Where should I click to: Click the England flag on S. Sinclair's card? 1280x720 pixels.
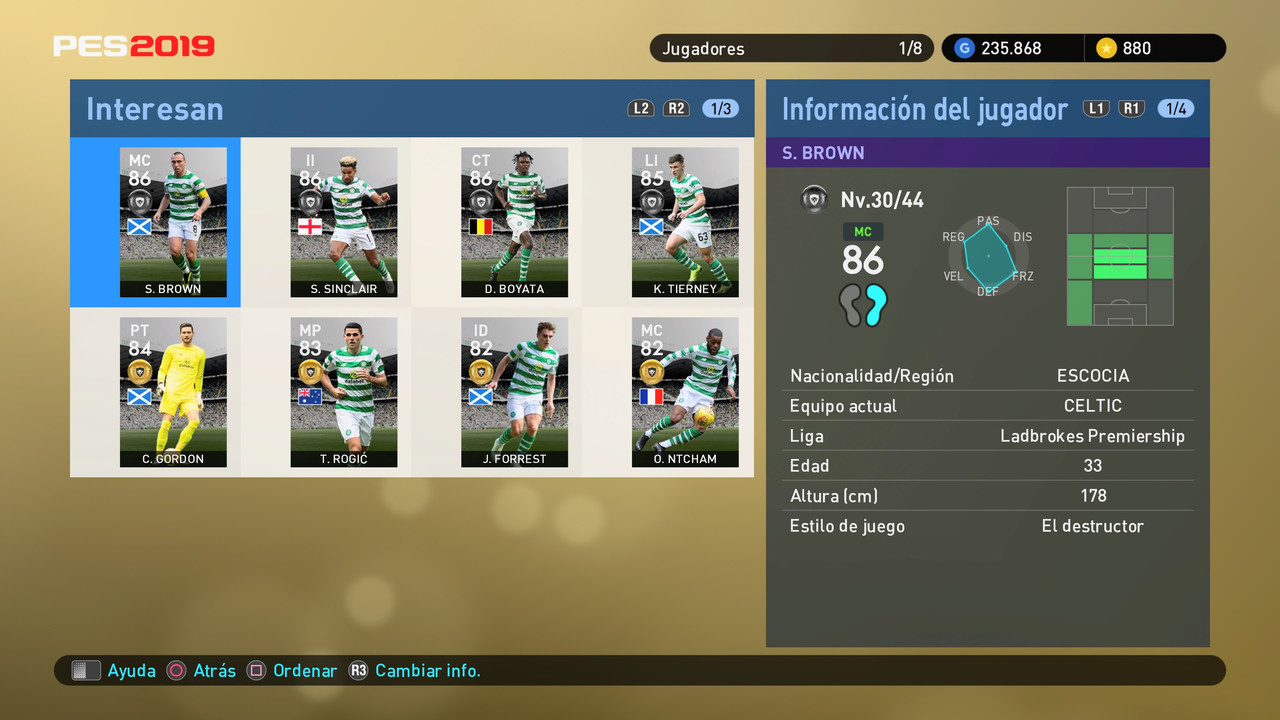[x=312, y=226]
